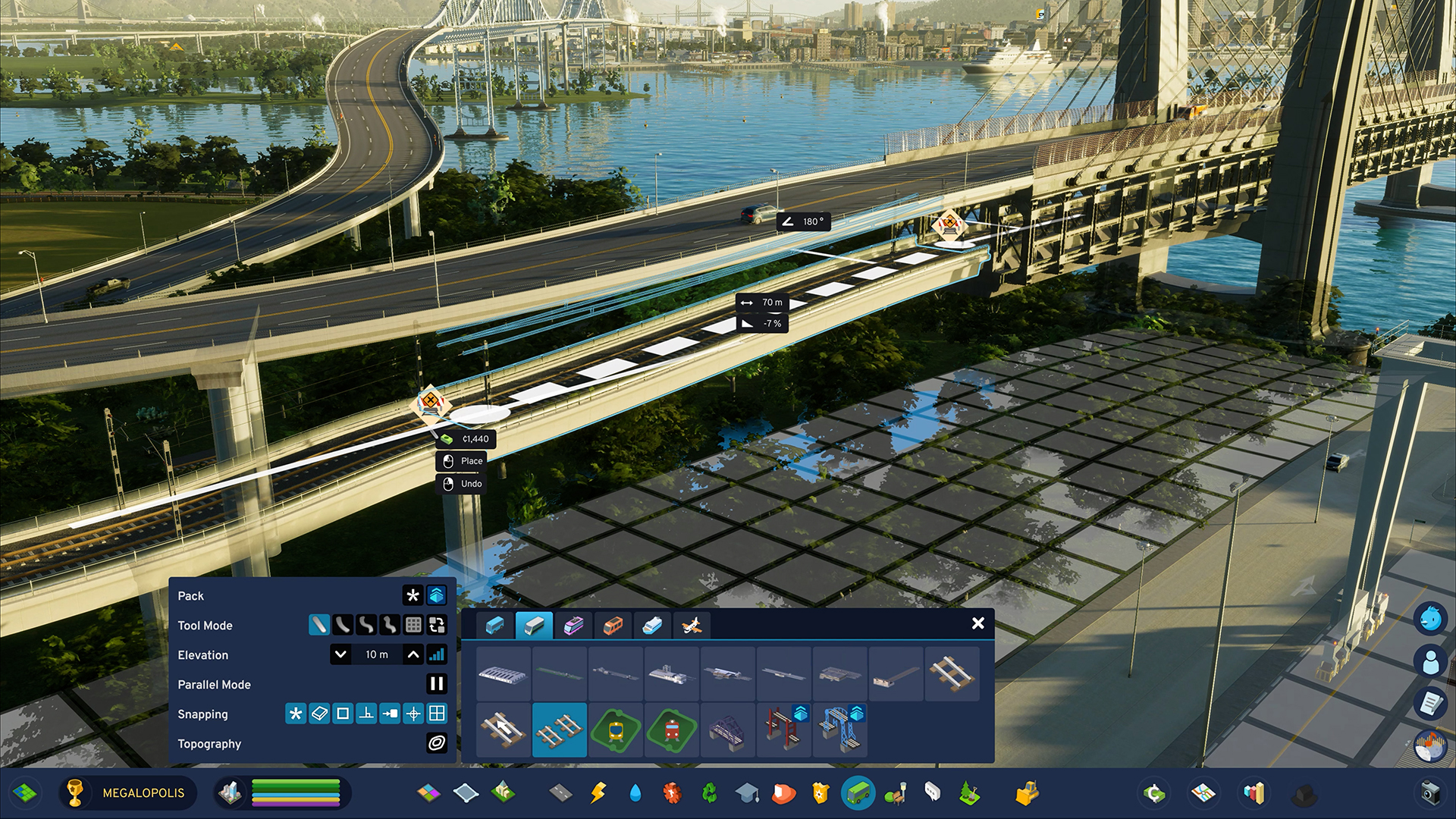Open the tram transport tab
Image resolution: width=1456 pixels, height=819 pixels.
click(573, 626)
